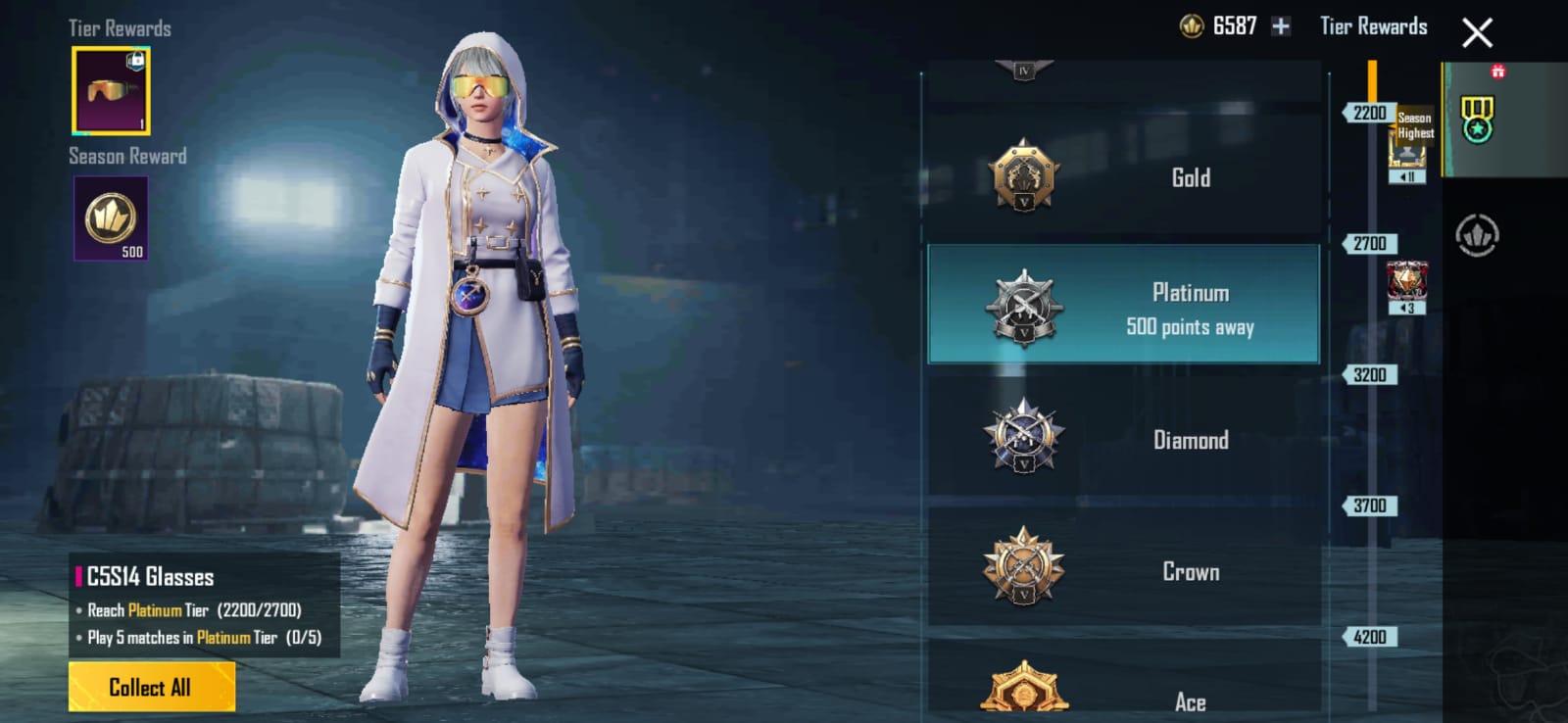Viewport: 1568px width, 723px height.
Task: Switch to the medal rewards tab
Action: click(x=1477, y=120)
